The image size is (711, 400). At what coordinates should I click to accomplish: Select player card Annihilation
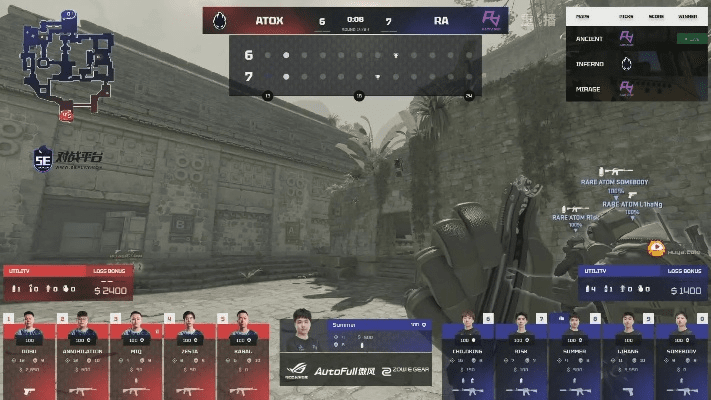tap(82, 355)
